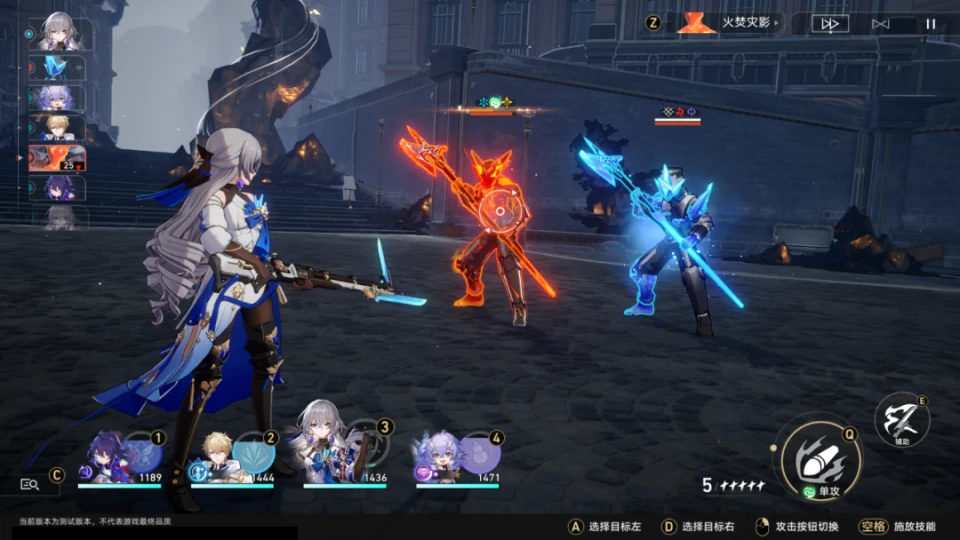Select Seele's portrait in the party bar

[x=104, y=457]
